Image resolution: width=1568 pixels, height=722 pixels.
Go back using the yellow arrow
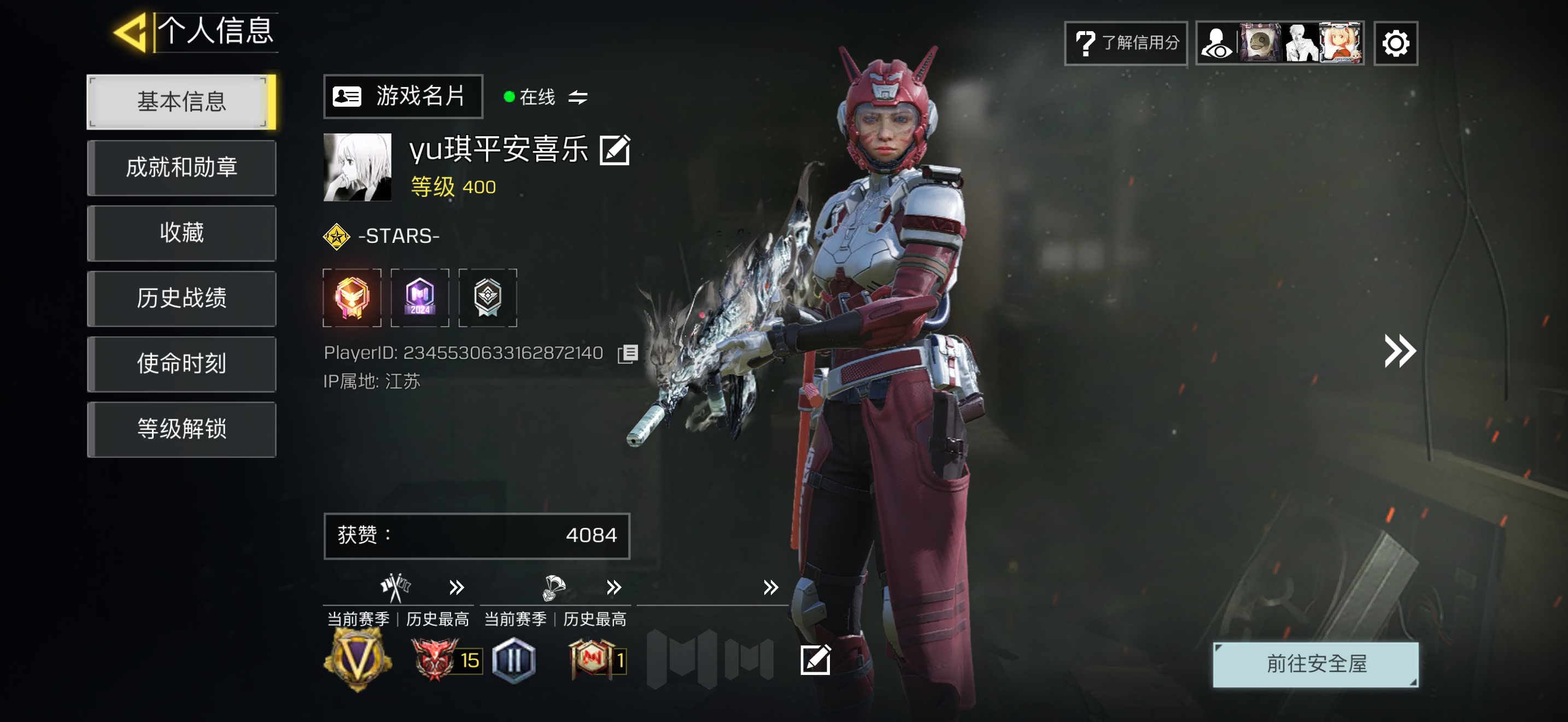130,32
